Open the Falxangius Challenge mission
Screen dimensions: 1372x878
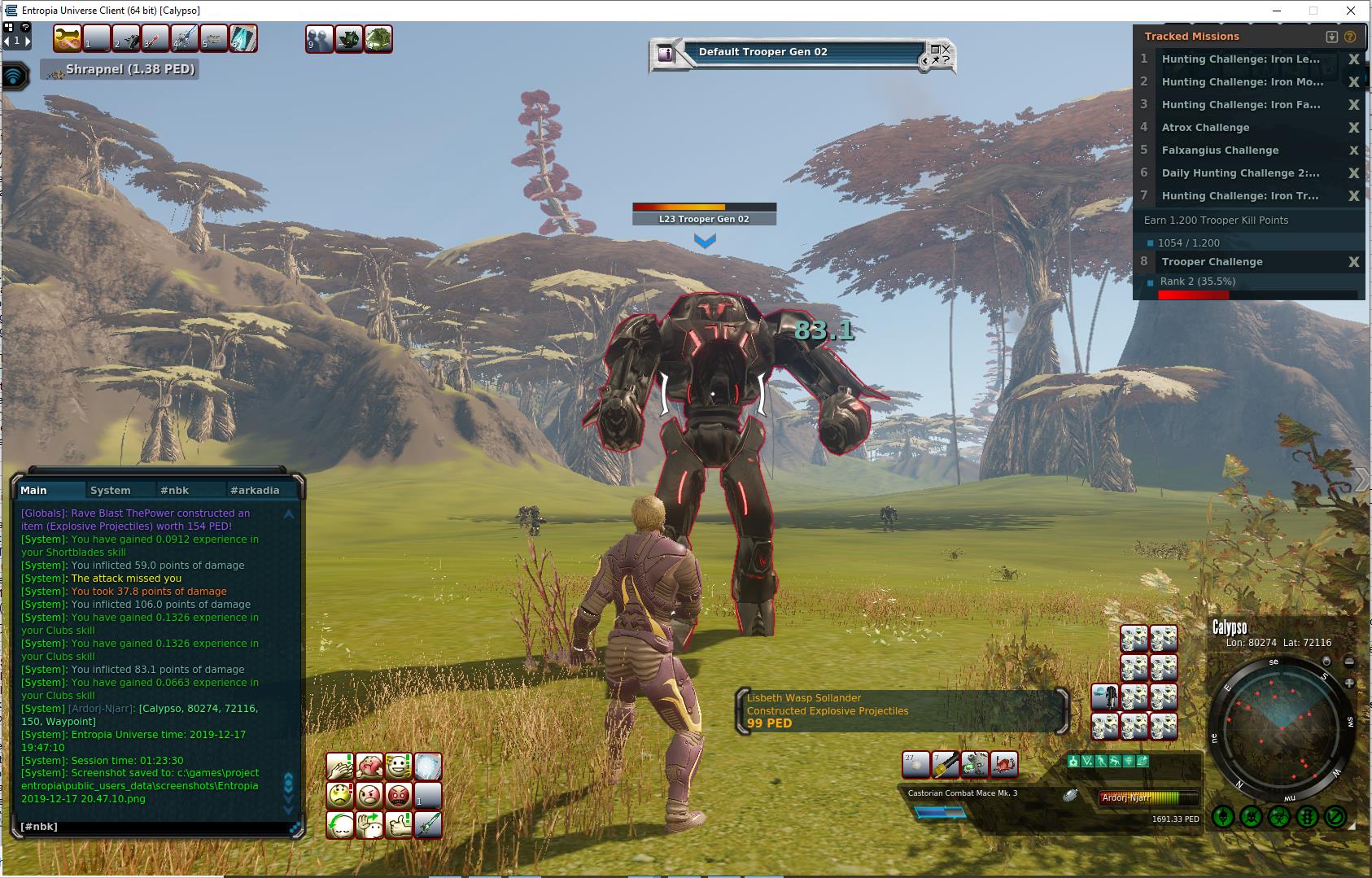1219,151
